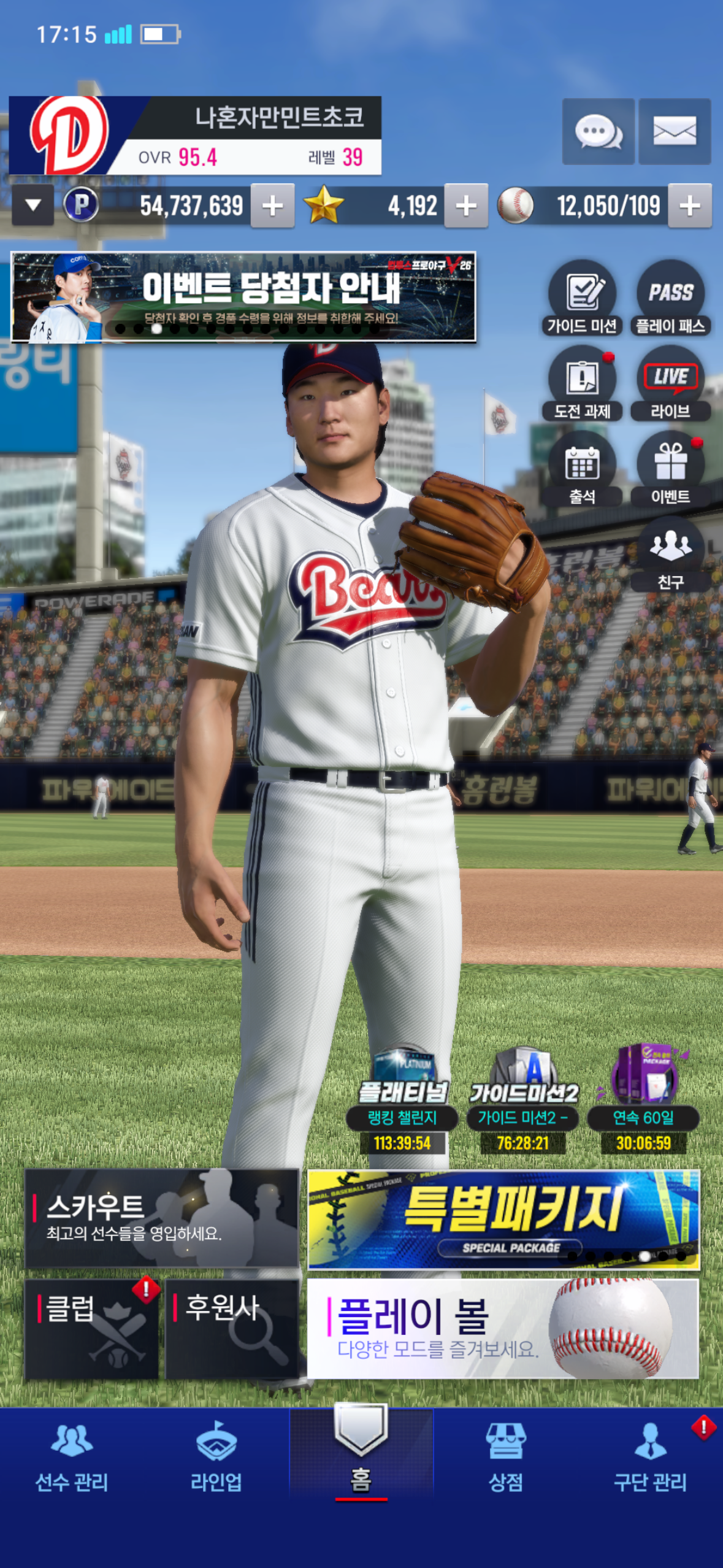Open 가이드 미션 guide missions
This screenshot has width=723, height=1568.
tap(582, 299)
